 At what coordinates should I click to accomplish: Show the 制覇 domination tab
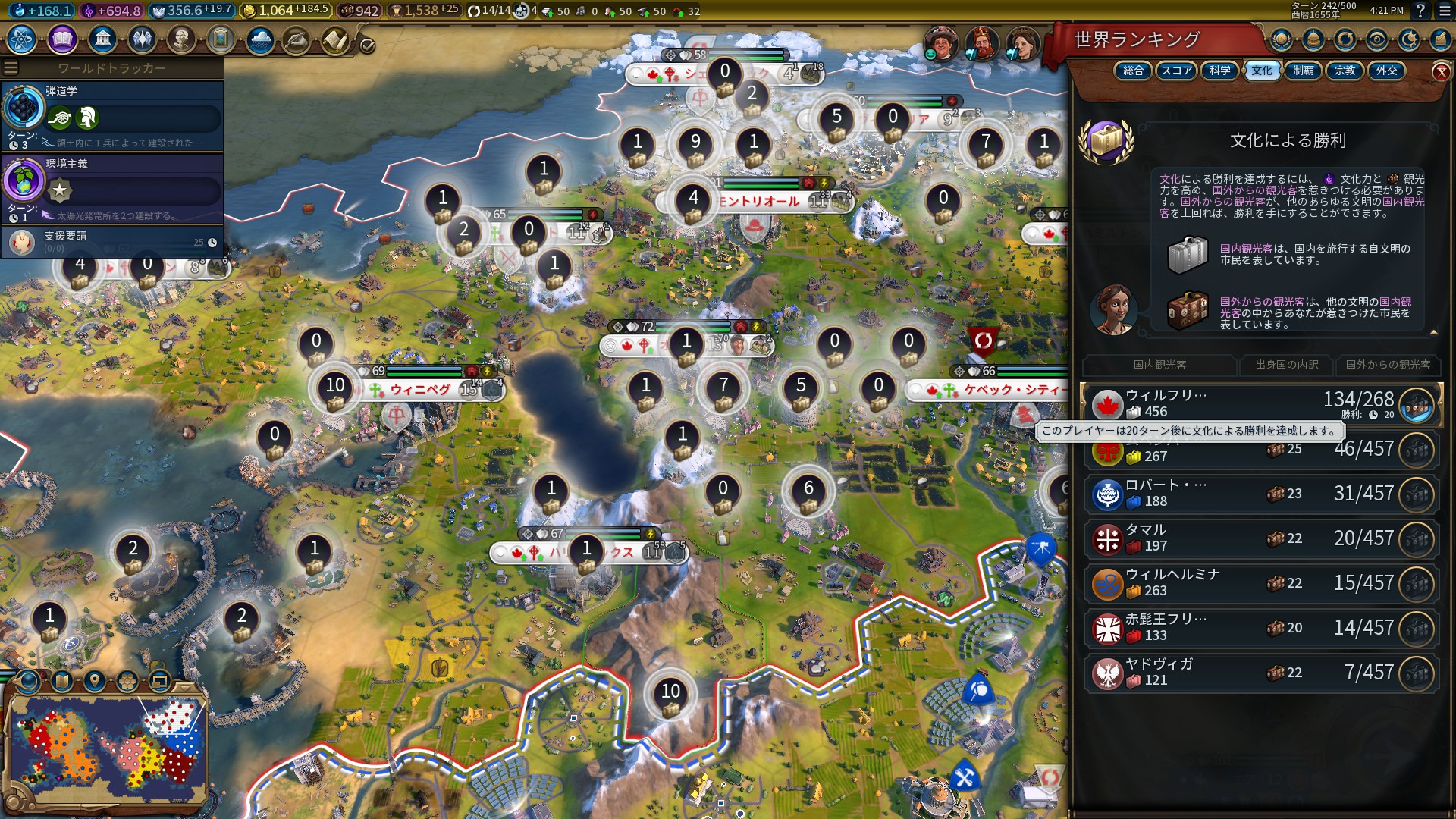(x=1304, y=71)
